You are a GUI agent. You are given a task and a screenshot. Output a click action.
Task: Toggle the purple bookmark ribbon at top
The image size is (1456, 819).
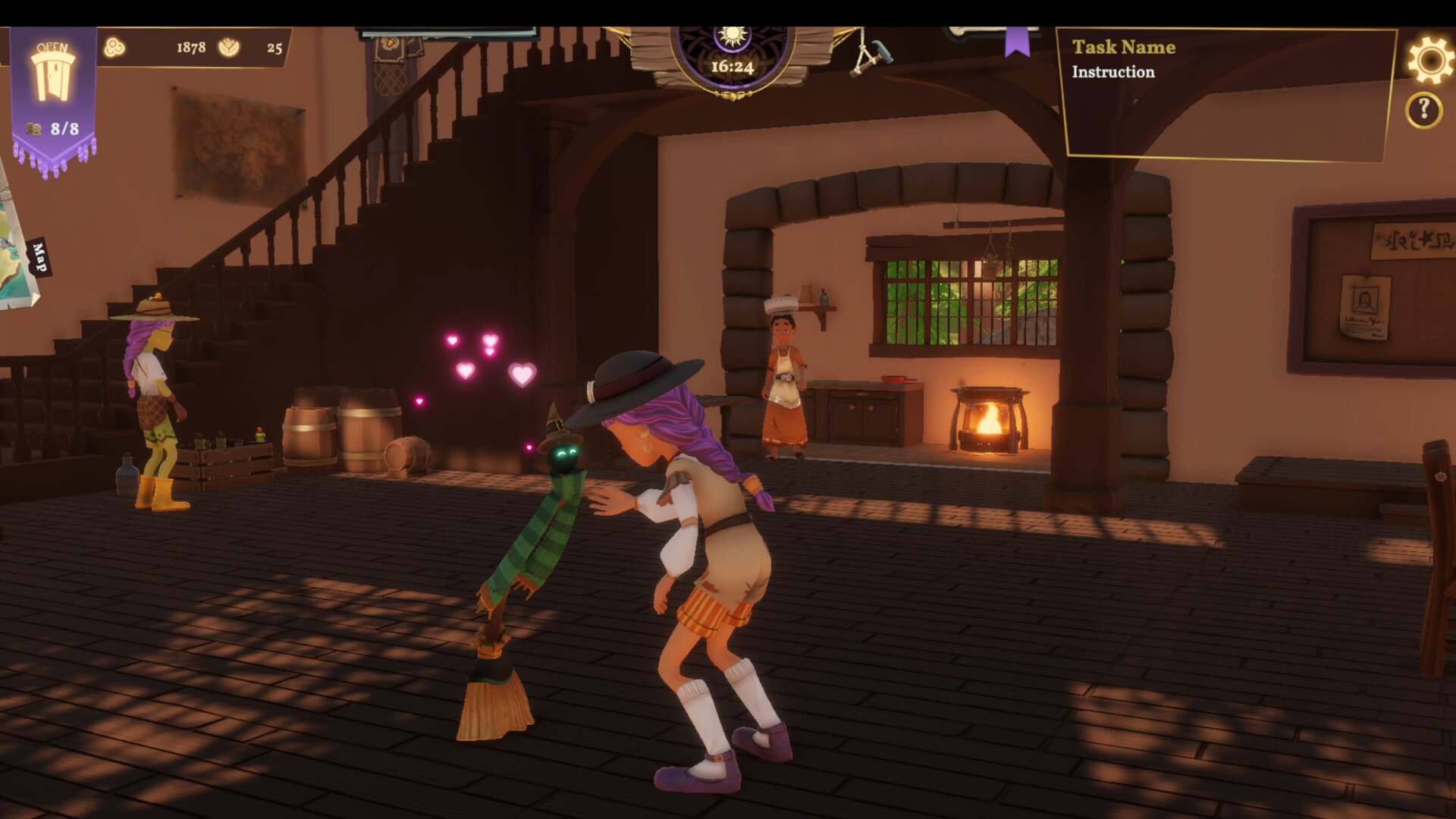[1016, 42]
